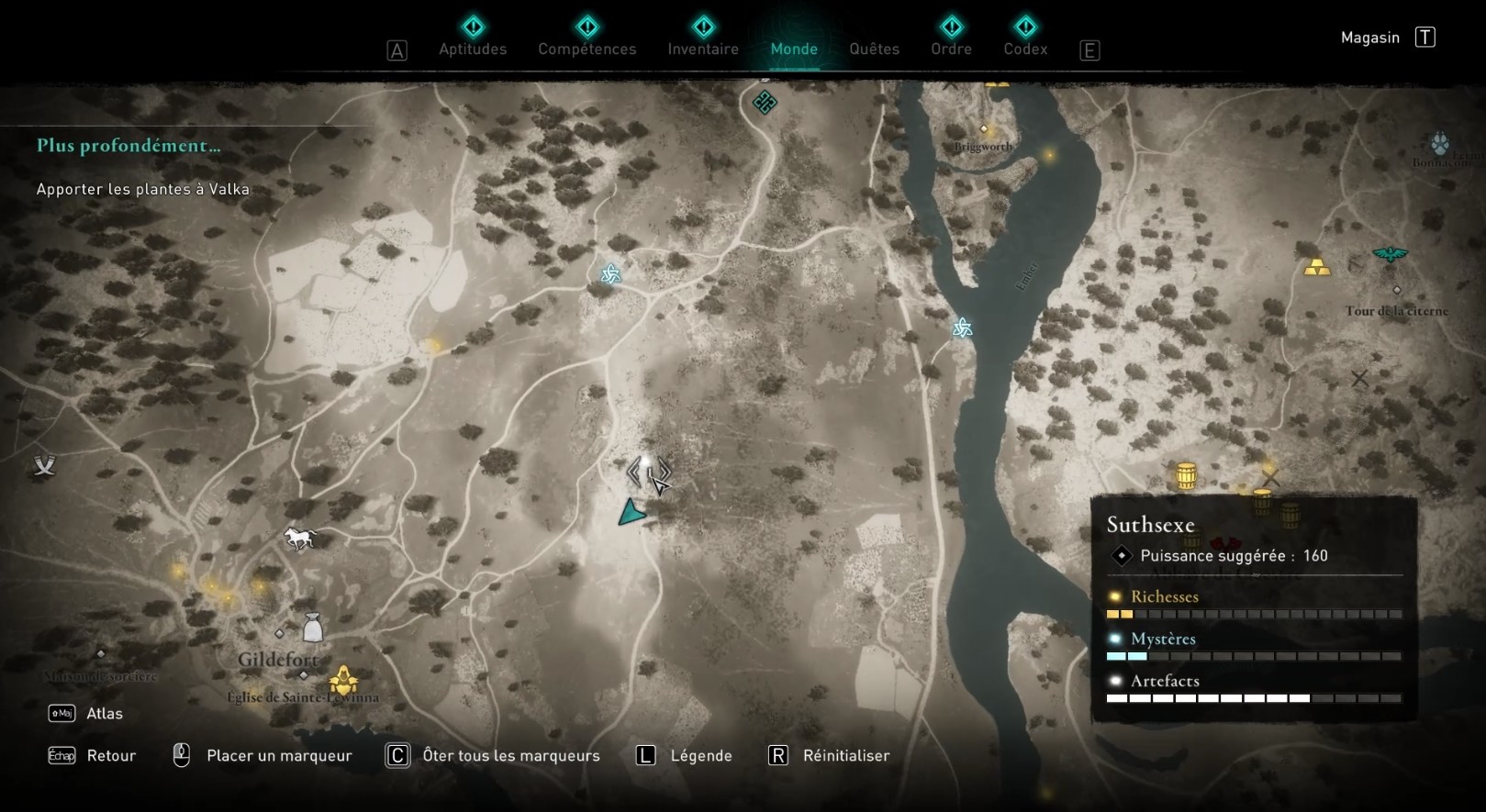Select the golden barrel supply marker
This screenshot has height=812, width=1486.
click(x=1186, y=475)
